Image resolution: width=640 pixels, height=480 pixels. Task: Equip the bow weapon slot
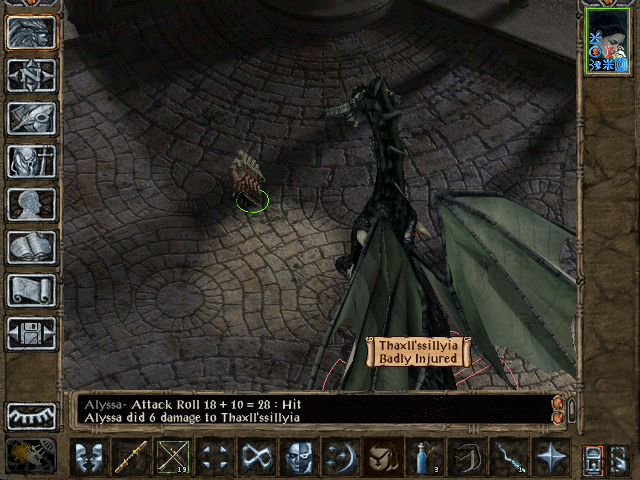click(172, 457)
